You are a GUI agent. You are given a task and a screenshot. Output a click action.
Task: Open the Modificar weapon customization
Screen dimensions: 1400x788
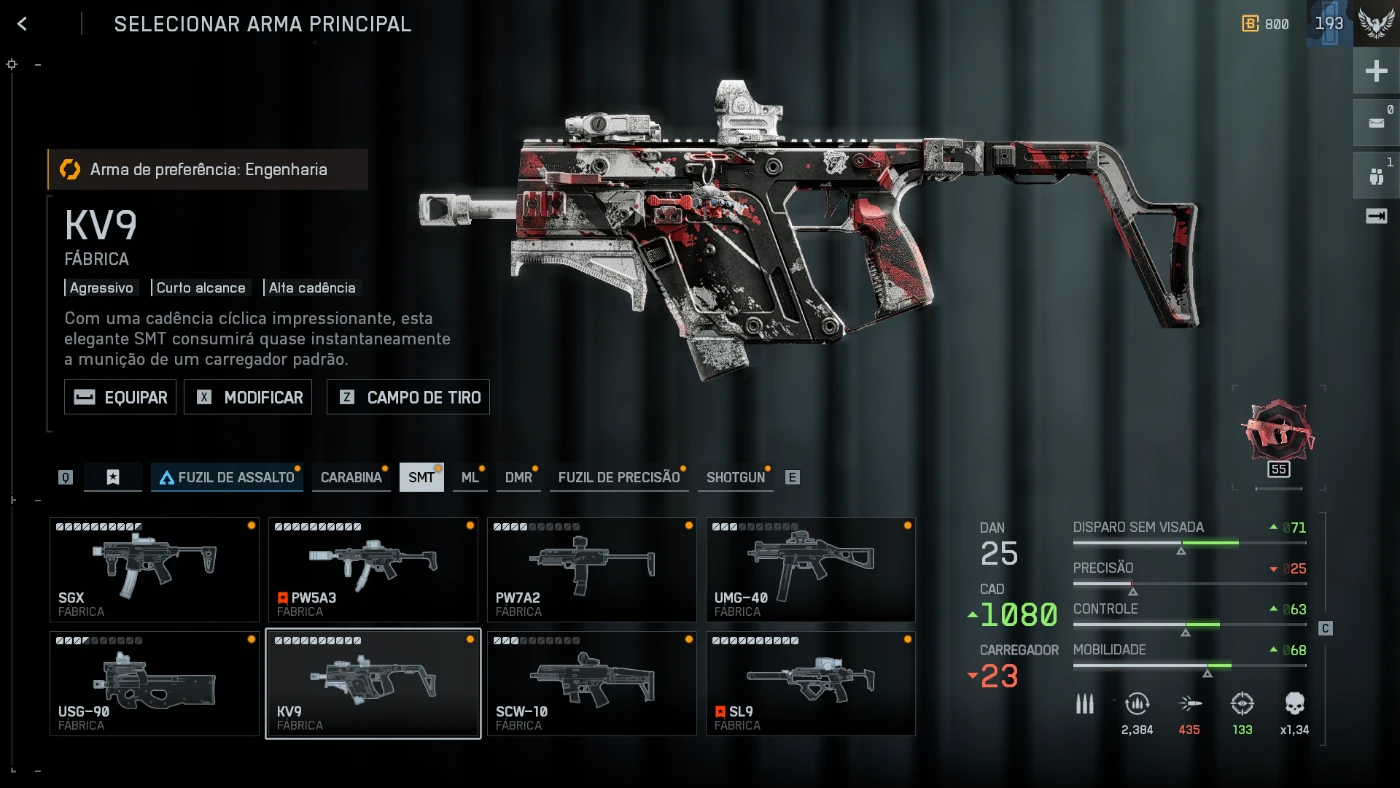(249, 397)
